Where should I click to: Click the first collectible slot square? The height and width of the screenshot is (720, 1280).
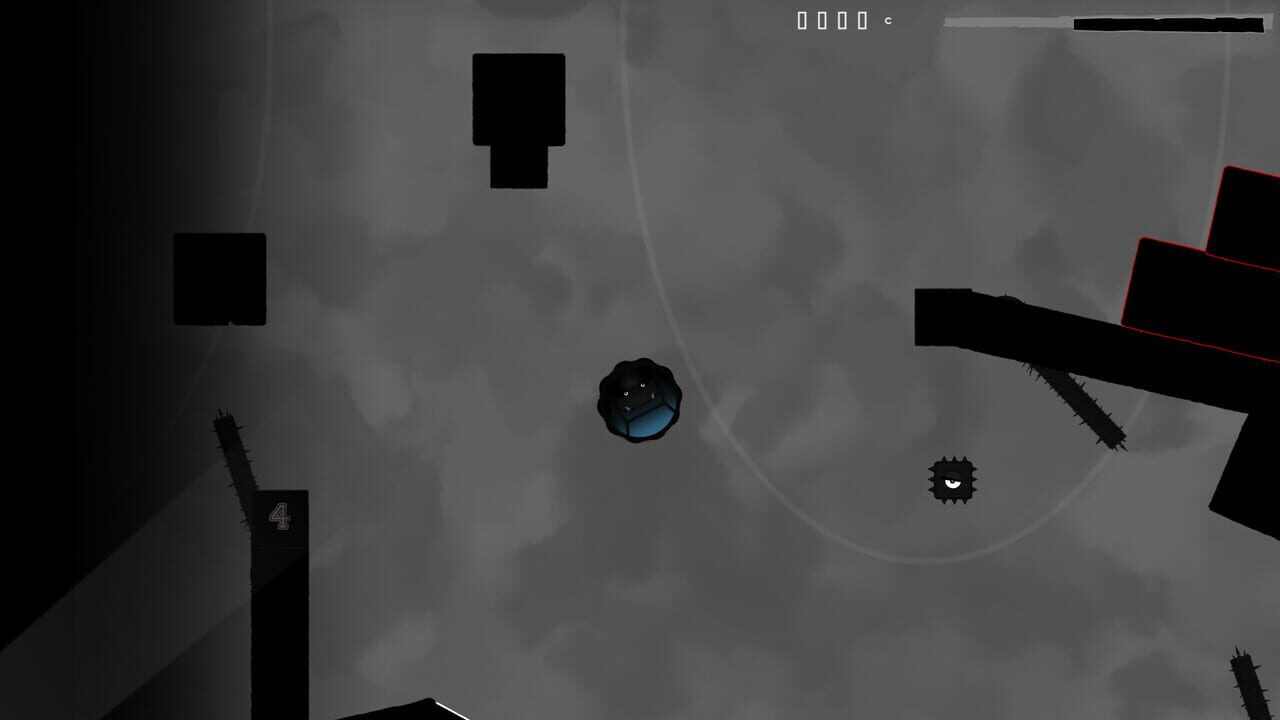coord(802,20)
